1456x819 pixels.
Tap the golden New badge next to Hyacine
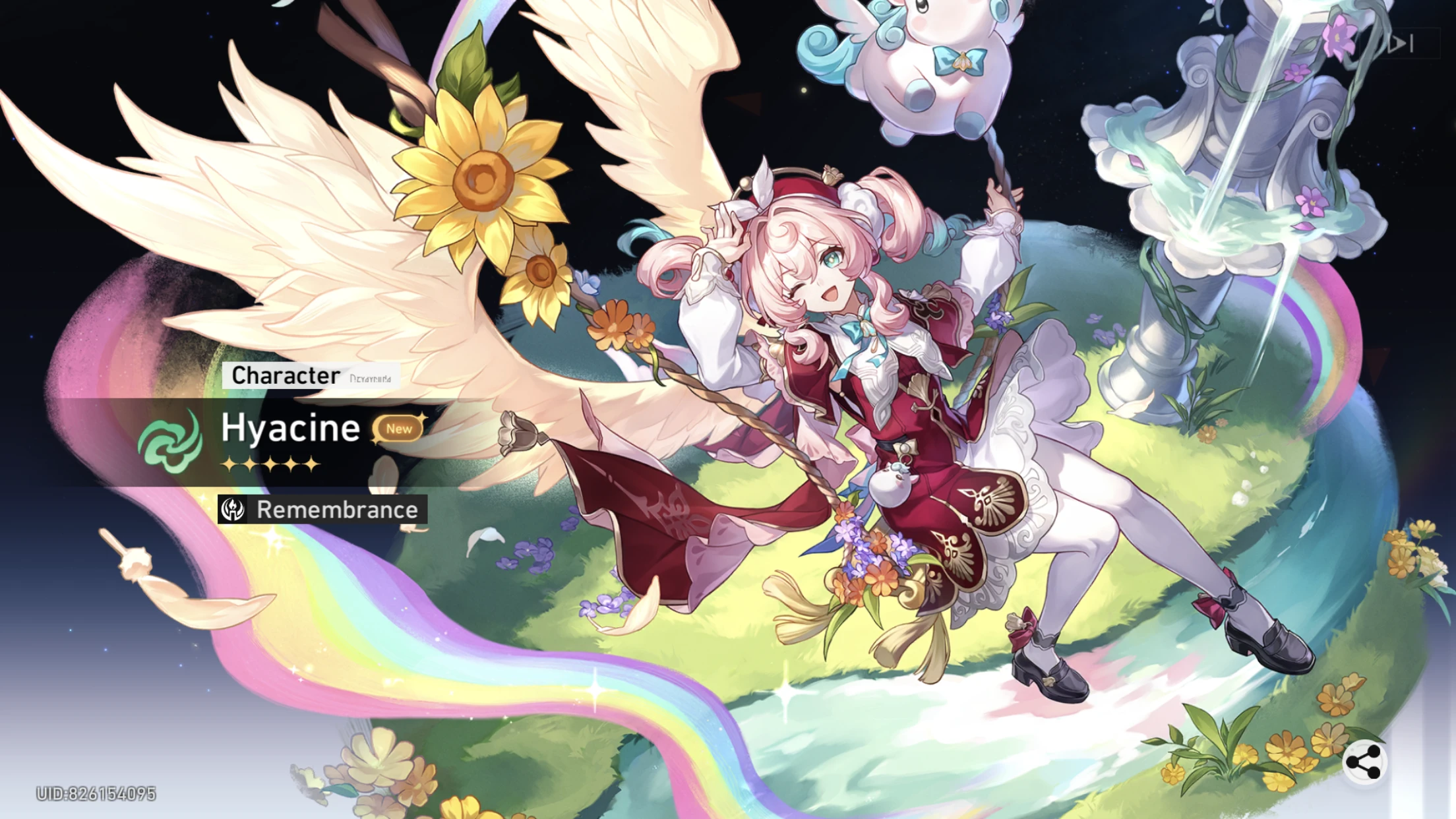pyautogui.click(x=398, y=429)
